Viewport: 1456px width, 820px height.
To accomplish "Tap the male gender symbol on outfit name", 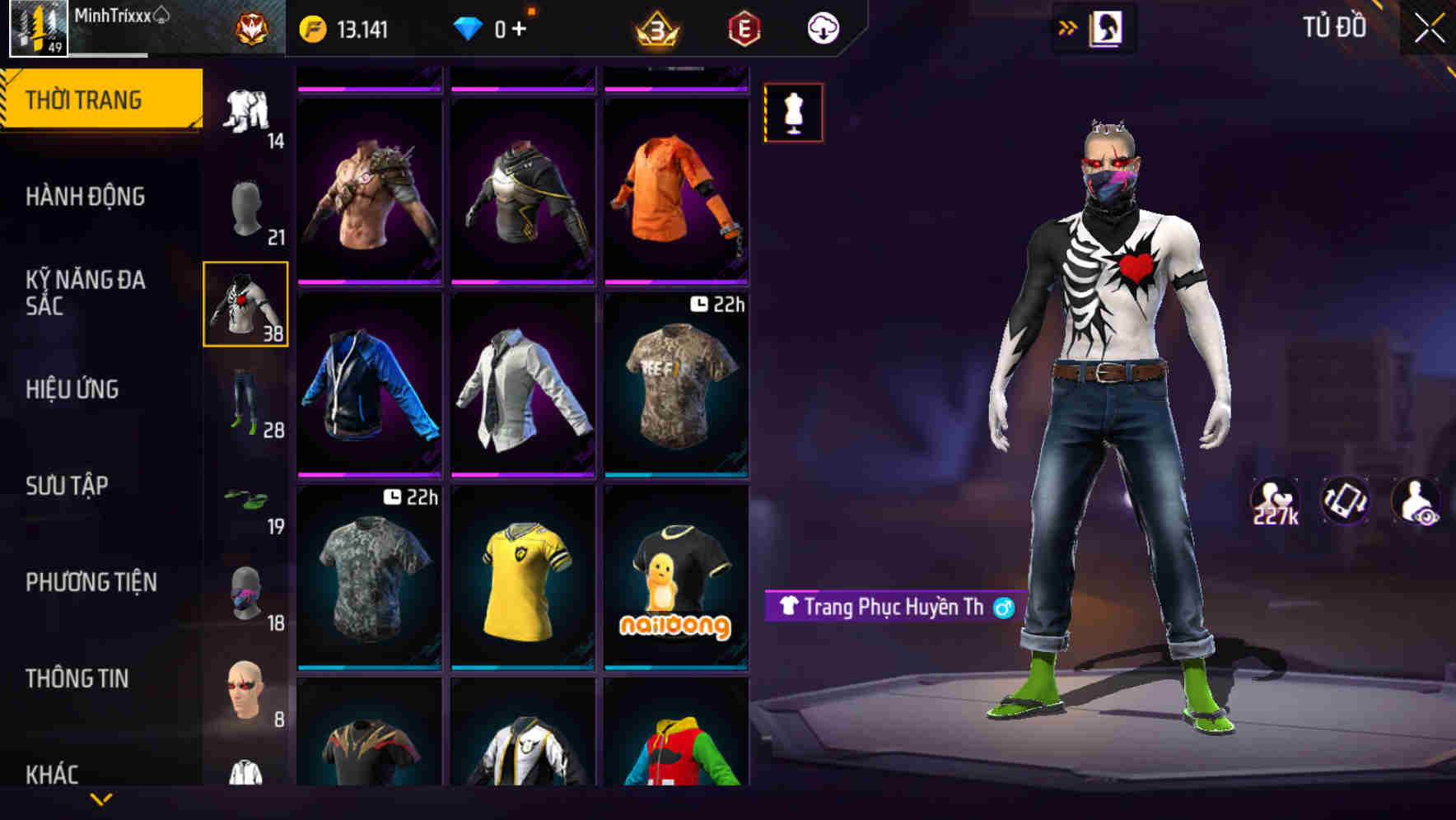I will 1004,608.
